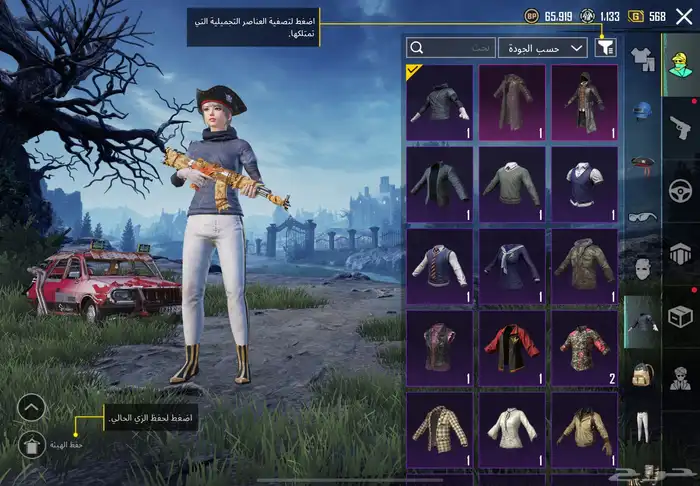Choose the green sweater with collar

point(512,184)
